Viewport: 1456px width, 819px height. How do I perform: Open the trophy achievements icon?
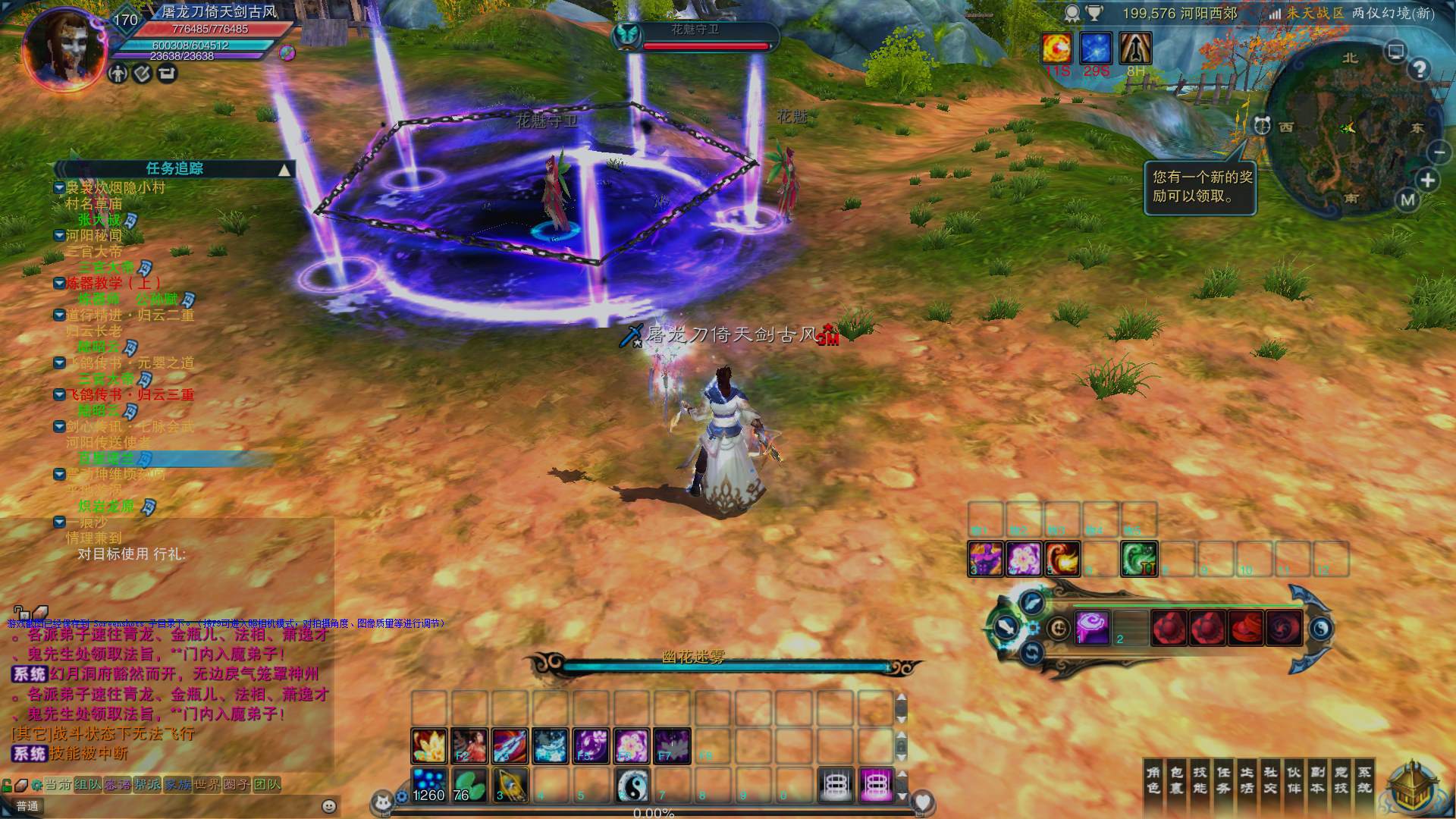click(x=1094, y=13)
